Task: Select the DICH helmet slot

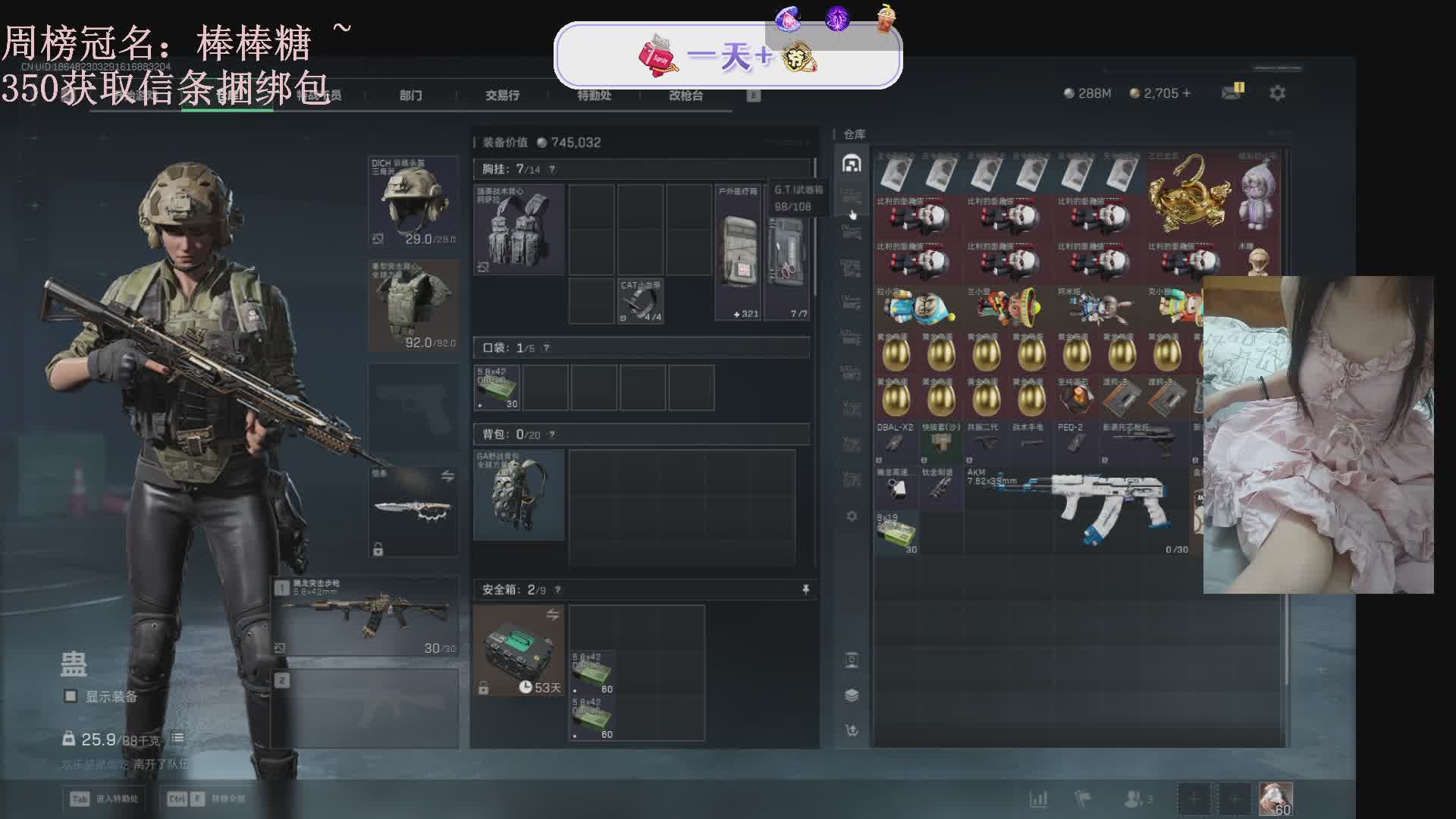Action: click(x=413, y=201)
